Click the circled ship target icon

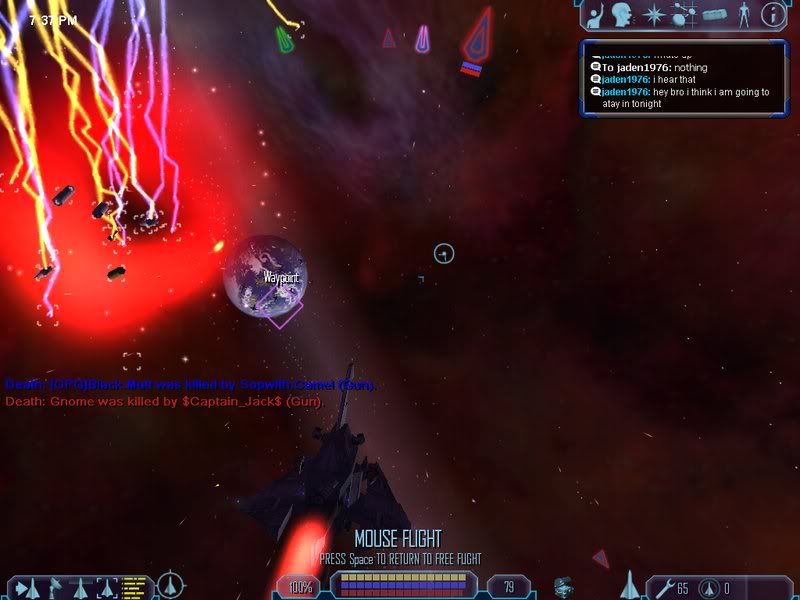tap(171, 584)
